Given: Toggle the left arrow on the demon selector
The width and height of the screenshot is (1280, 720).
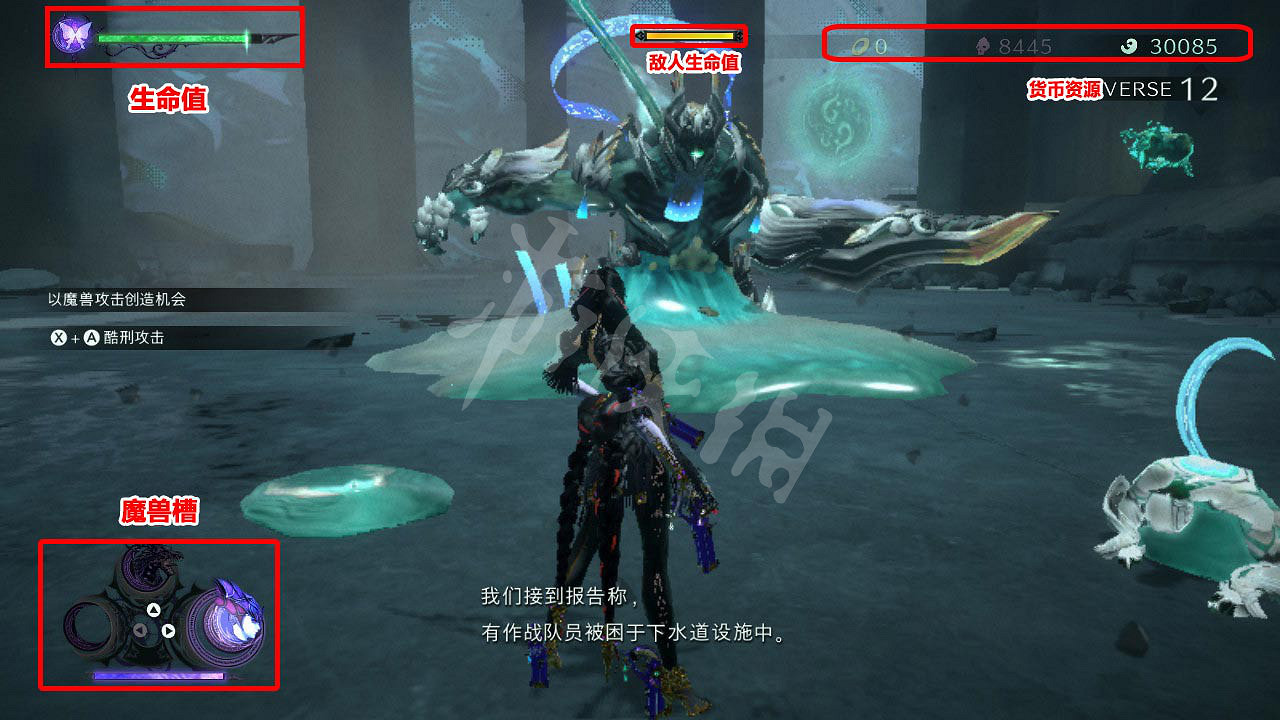Looking at the screenshot, I should pyautogui.click(x=139, y=630).
